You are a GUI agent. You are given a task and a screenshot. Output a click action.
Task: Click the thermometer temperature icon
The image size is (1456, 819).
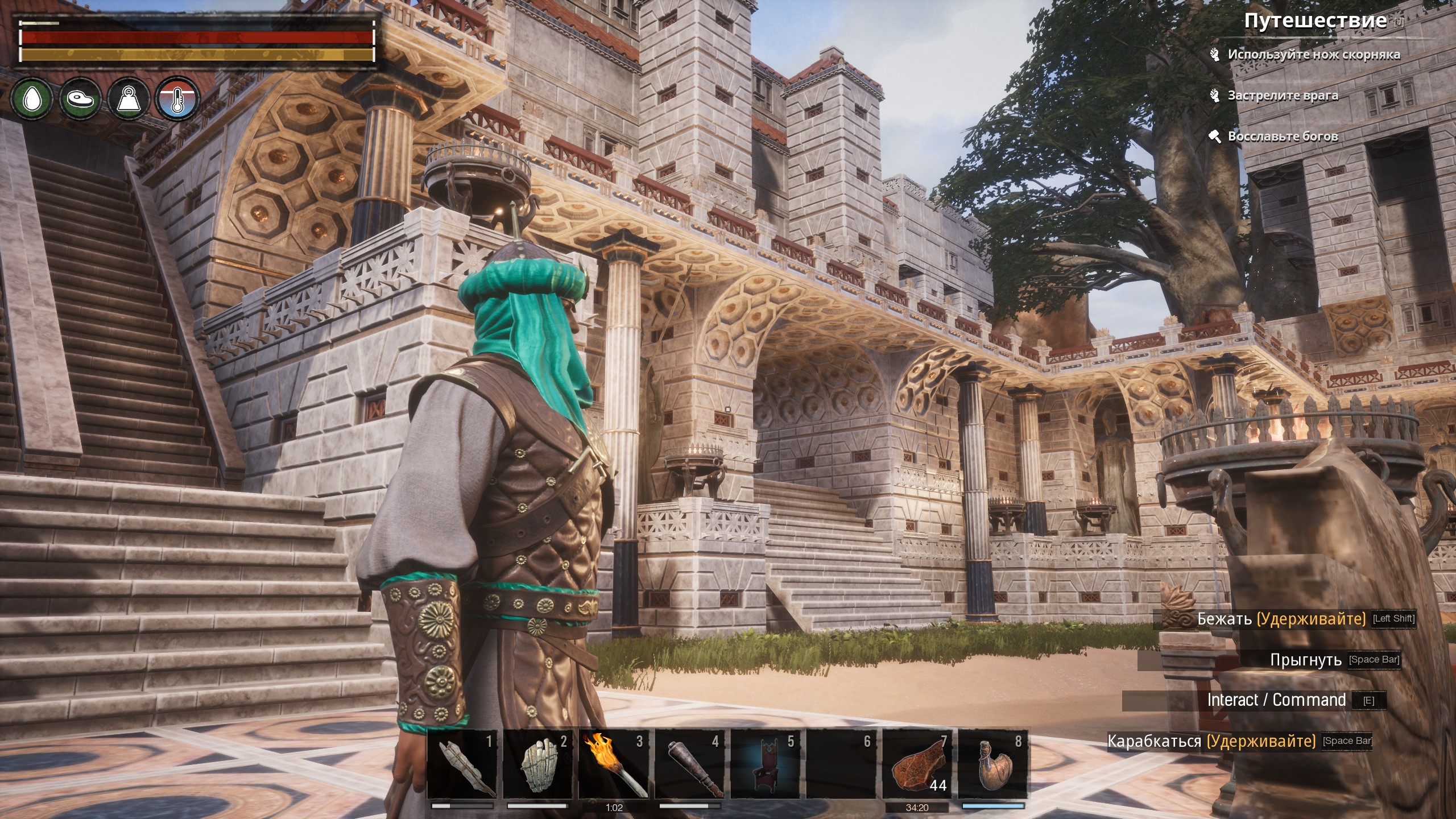[177, 100]
